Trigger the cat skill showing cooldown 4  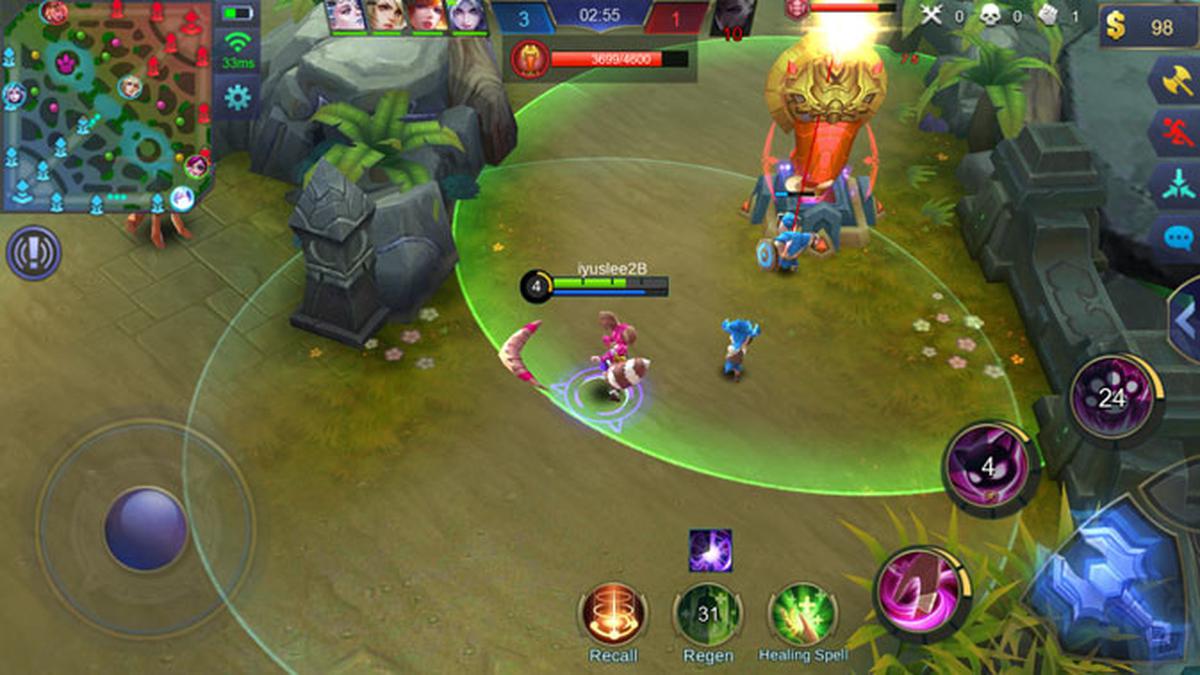pos(990,468)
